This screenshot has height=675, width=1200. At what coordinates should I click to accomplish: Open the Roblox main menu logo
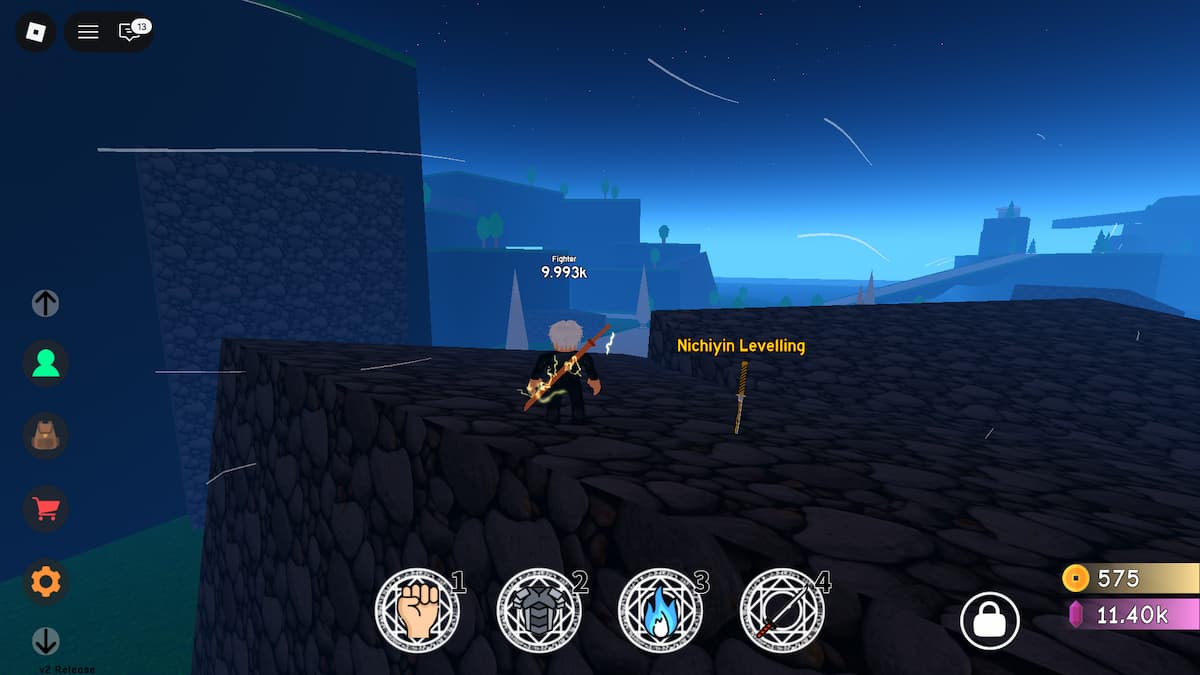point(35,32)
